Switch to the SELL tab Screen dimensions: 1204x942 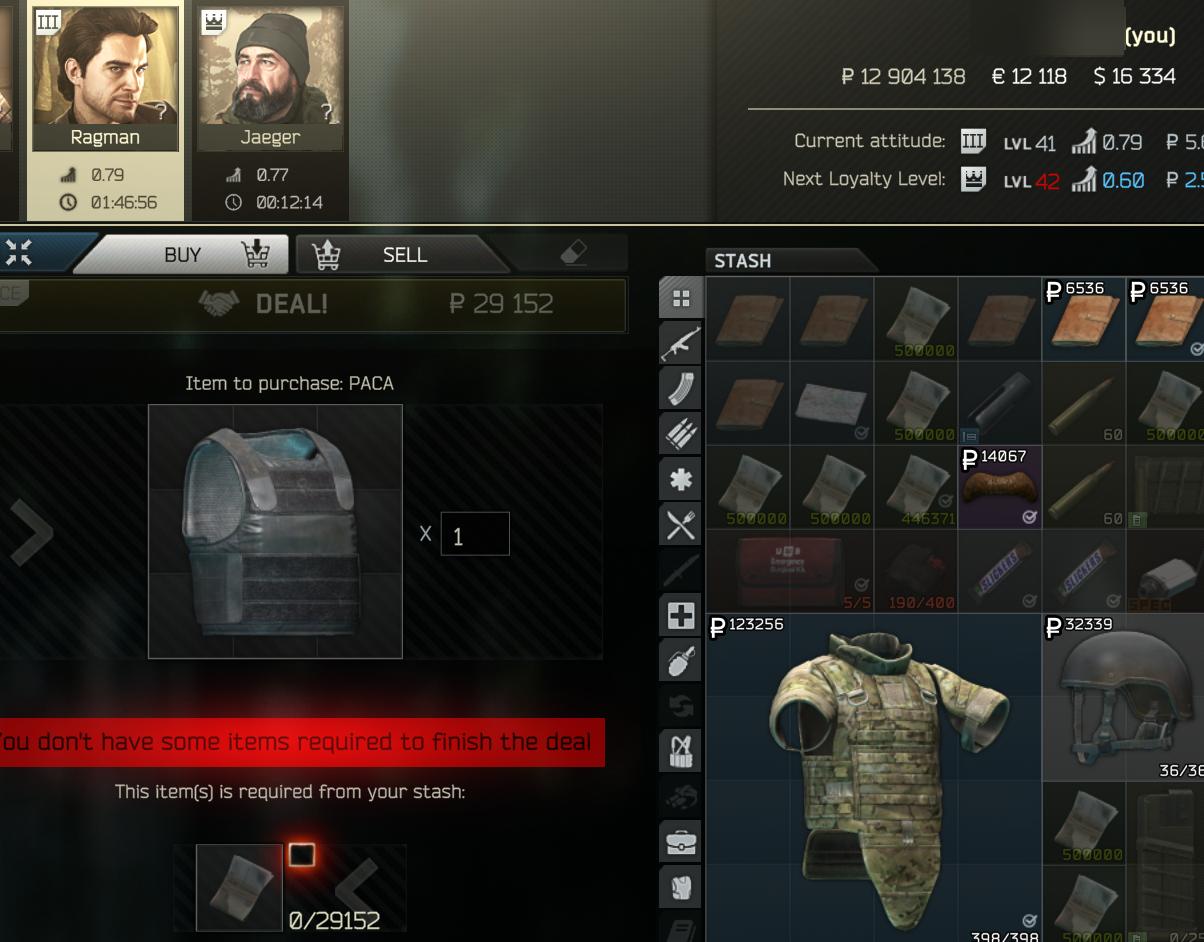[x=404, y=255]
